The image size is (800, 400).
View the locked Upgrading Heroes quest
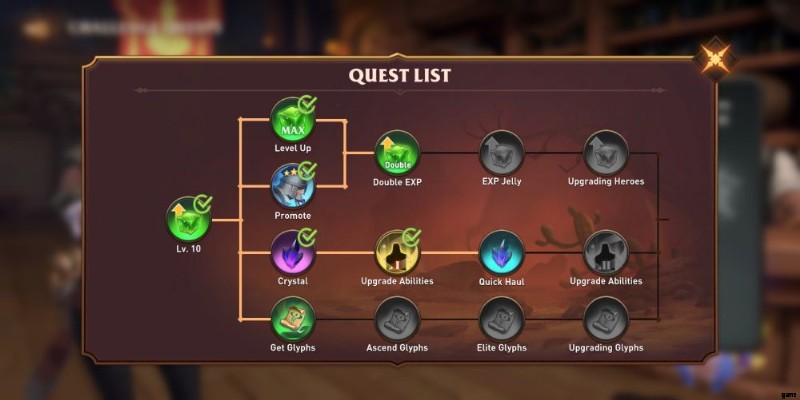606,153
